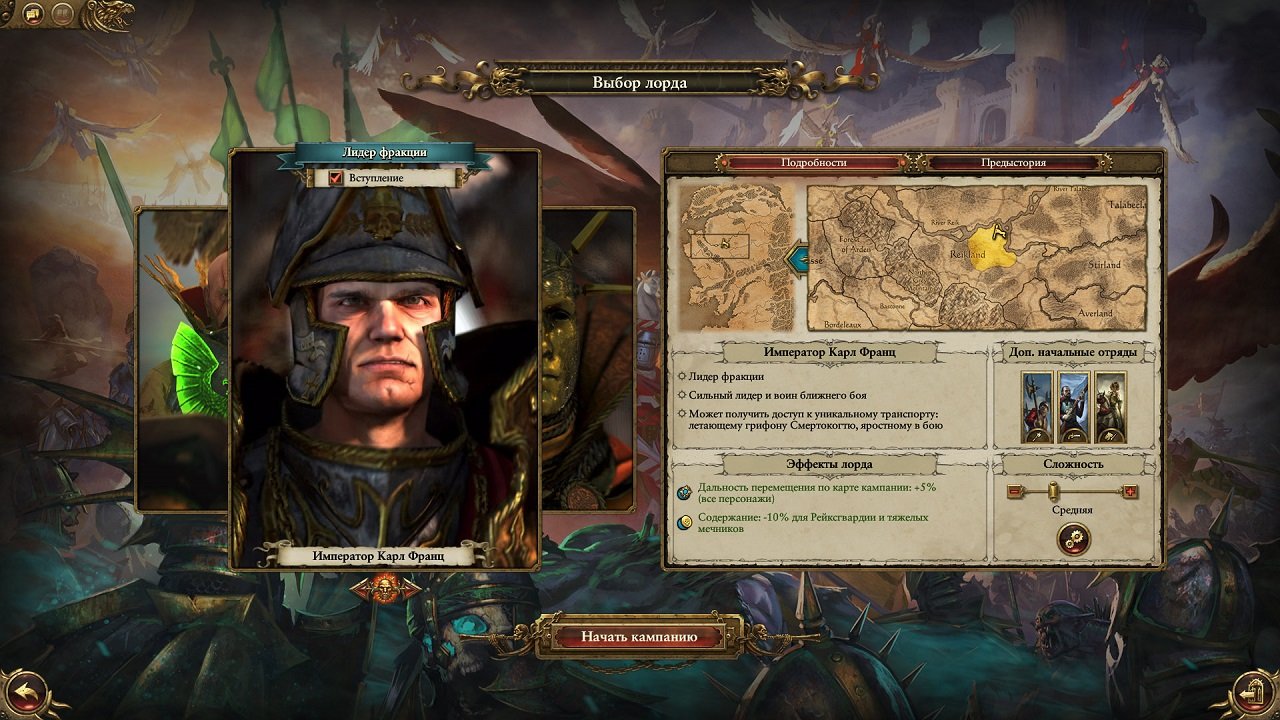Image resolution: width=1280 pixels, height=720 pixels.
Task: Open the encyclopedia book icon at the top
Action: [x=64, y=12]
